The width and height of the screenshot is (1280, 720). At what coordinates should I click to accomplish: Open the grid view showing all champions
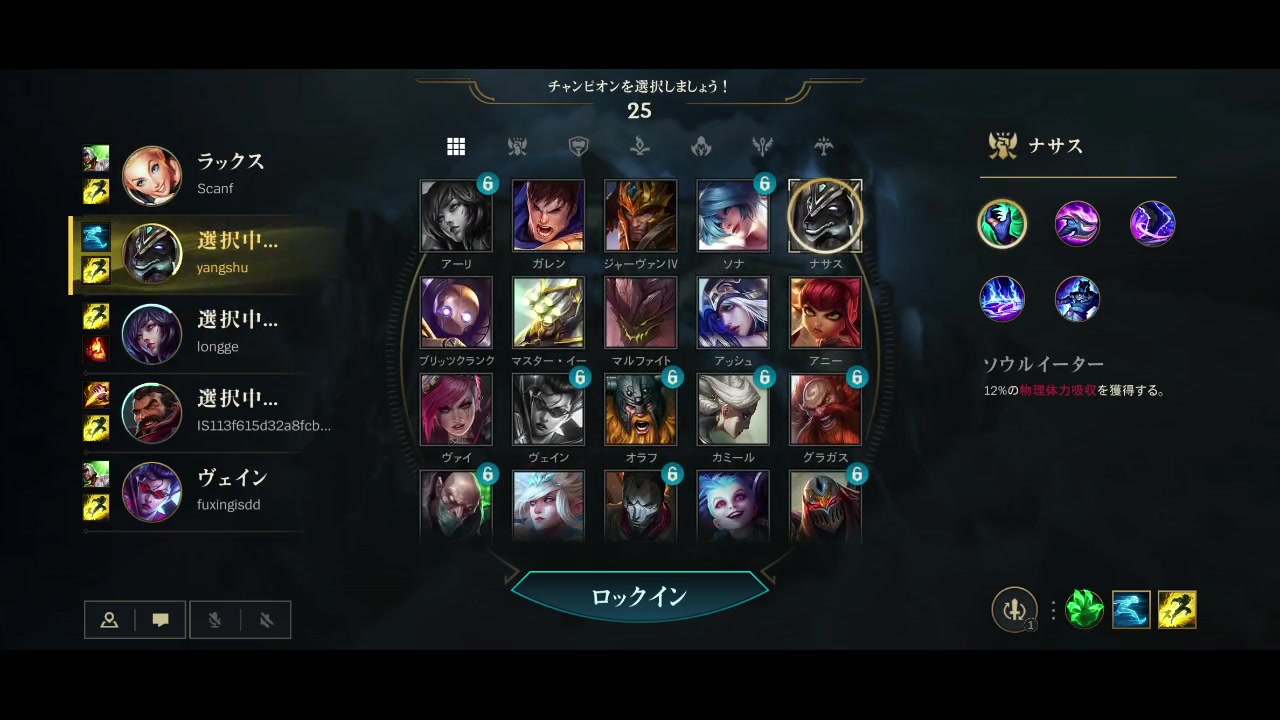pos(456,146)
